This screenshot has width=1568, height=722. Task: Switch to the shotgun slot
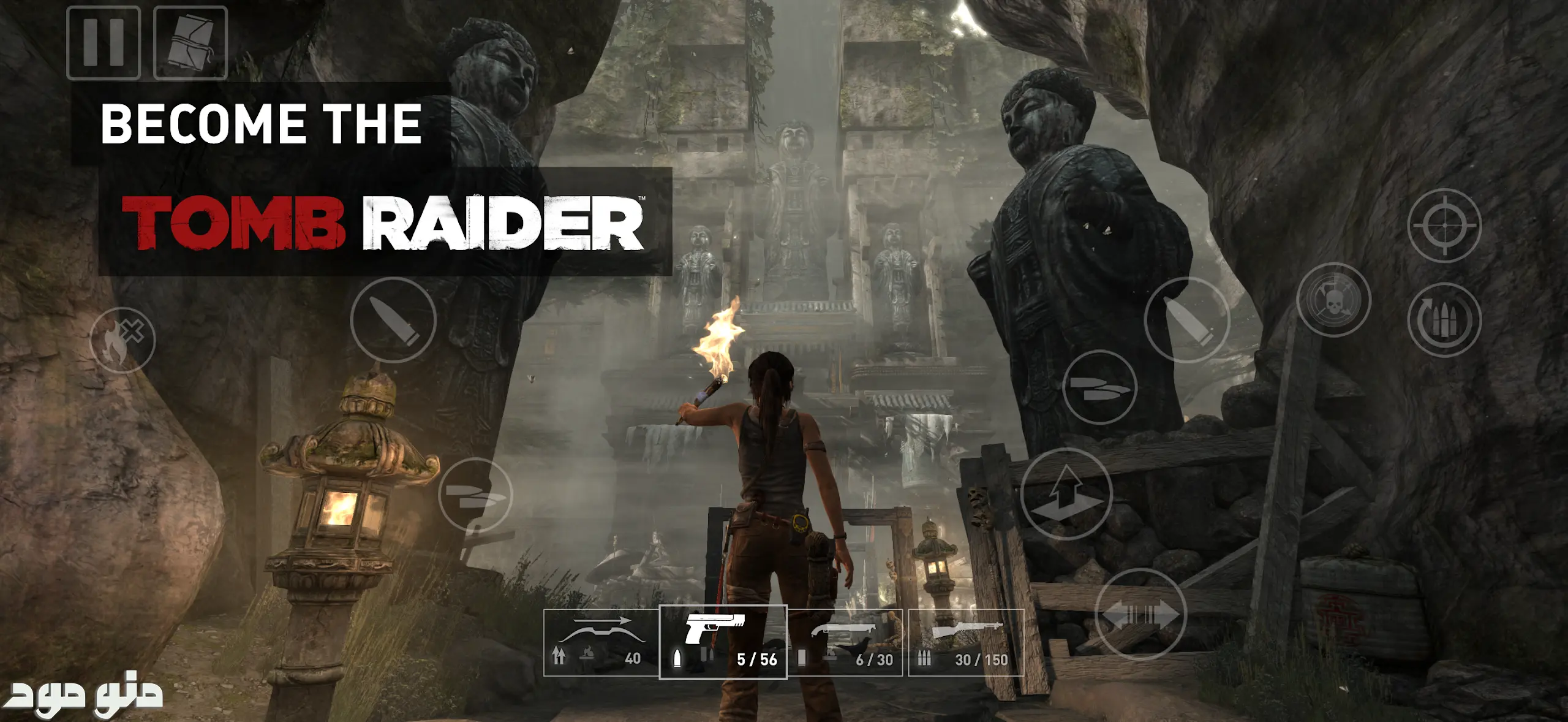[x=845, y=642]
